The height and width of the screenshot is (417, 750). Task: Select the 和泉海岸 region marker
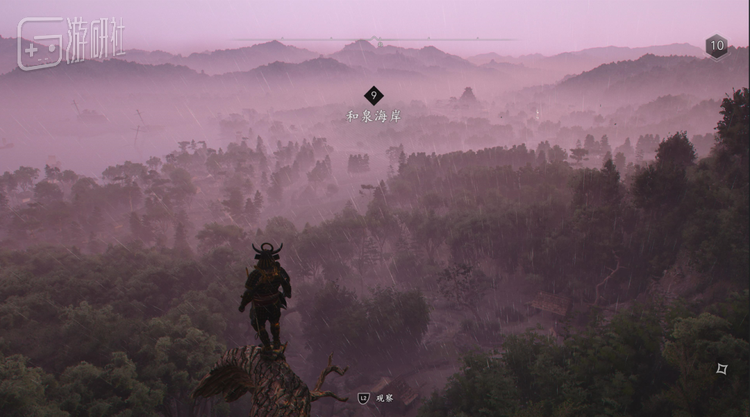373,96
